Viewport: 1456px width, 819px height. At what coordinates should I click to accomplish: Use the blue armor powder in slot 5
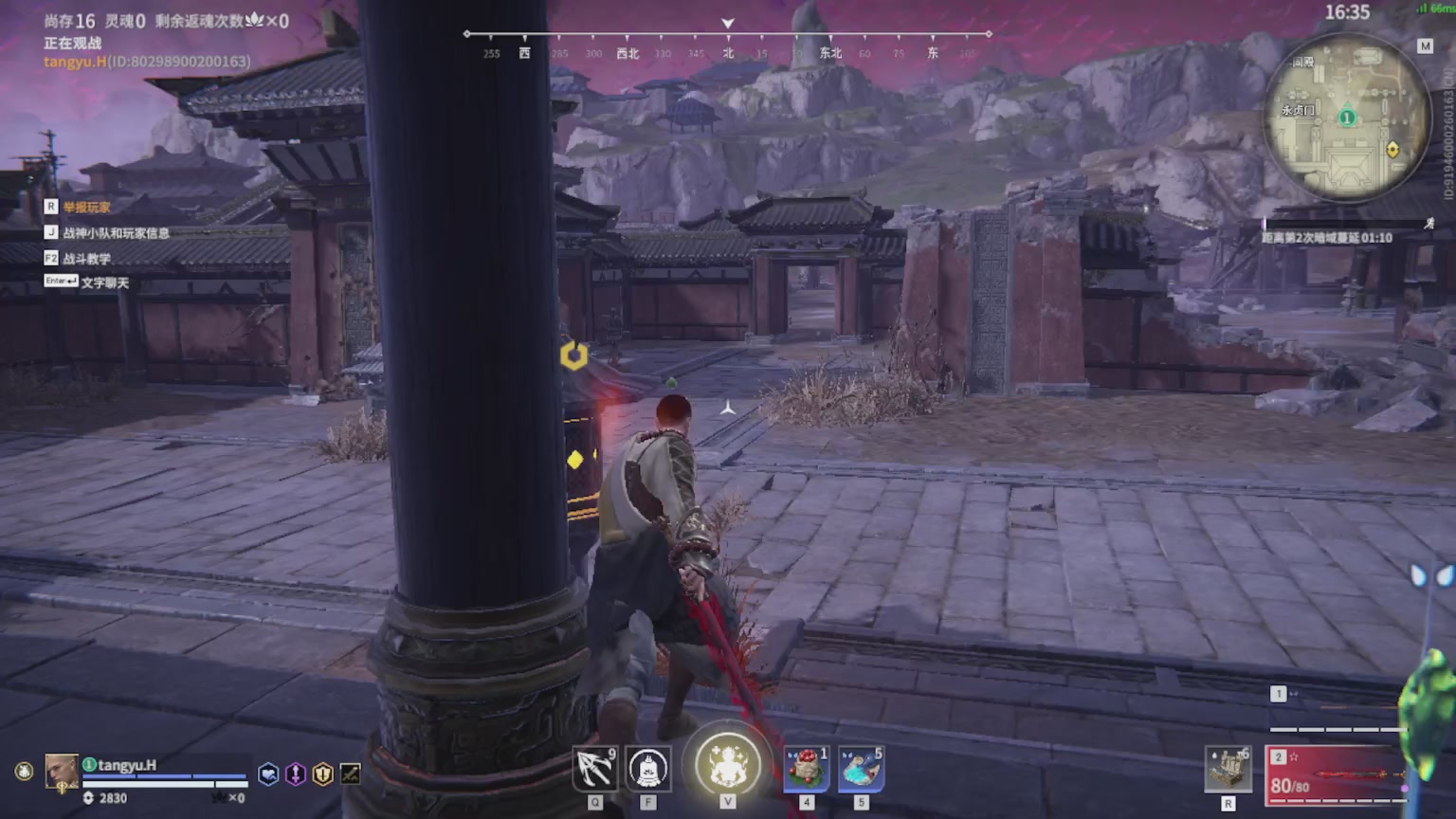click(861, 769)
